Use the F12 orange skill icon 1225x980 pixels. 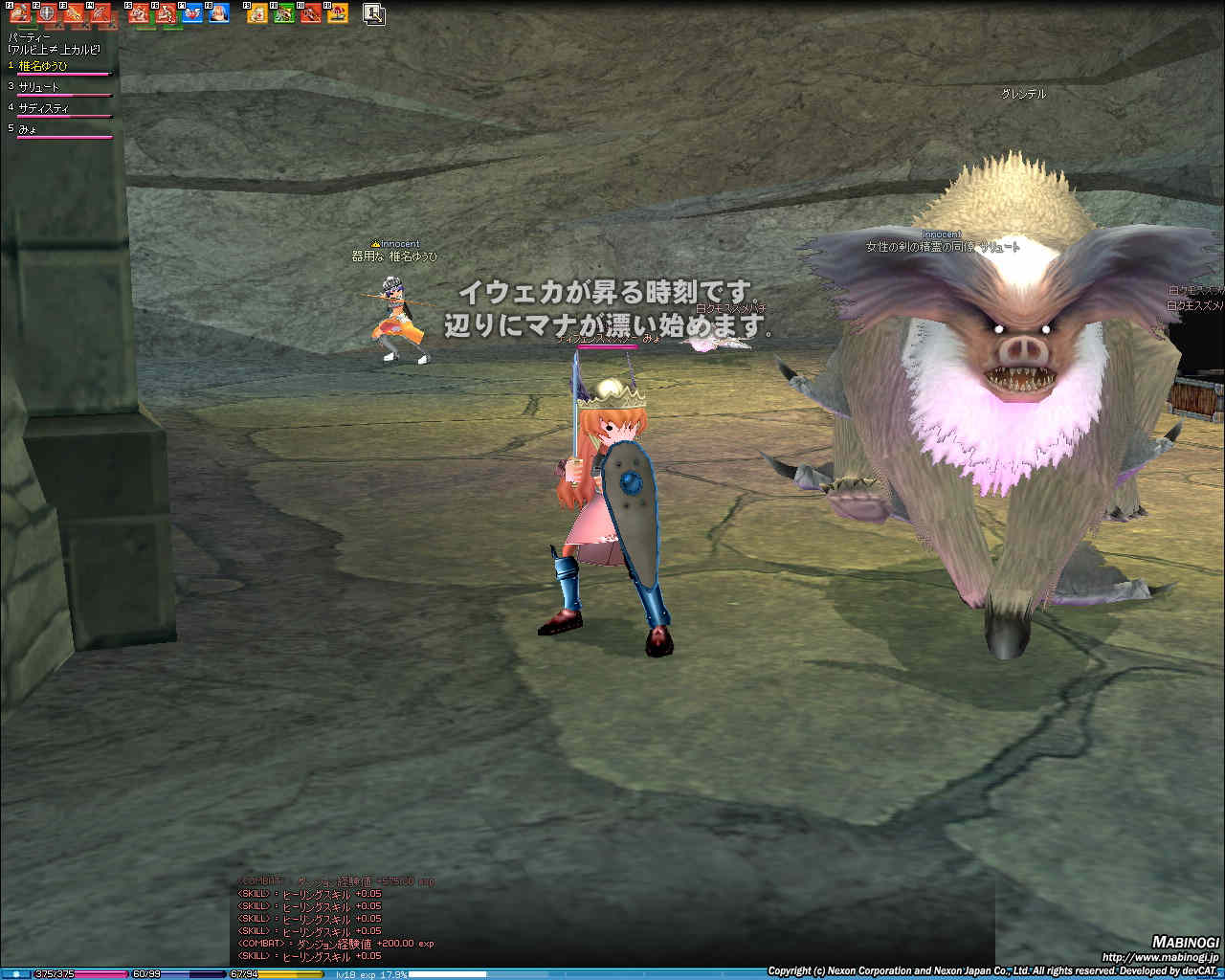pyautogui.click(x=338, y=13)
